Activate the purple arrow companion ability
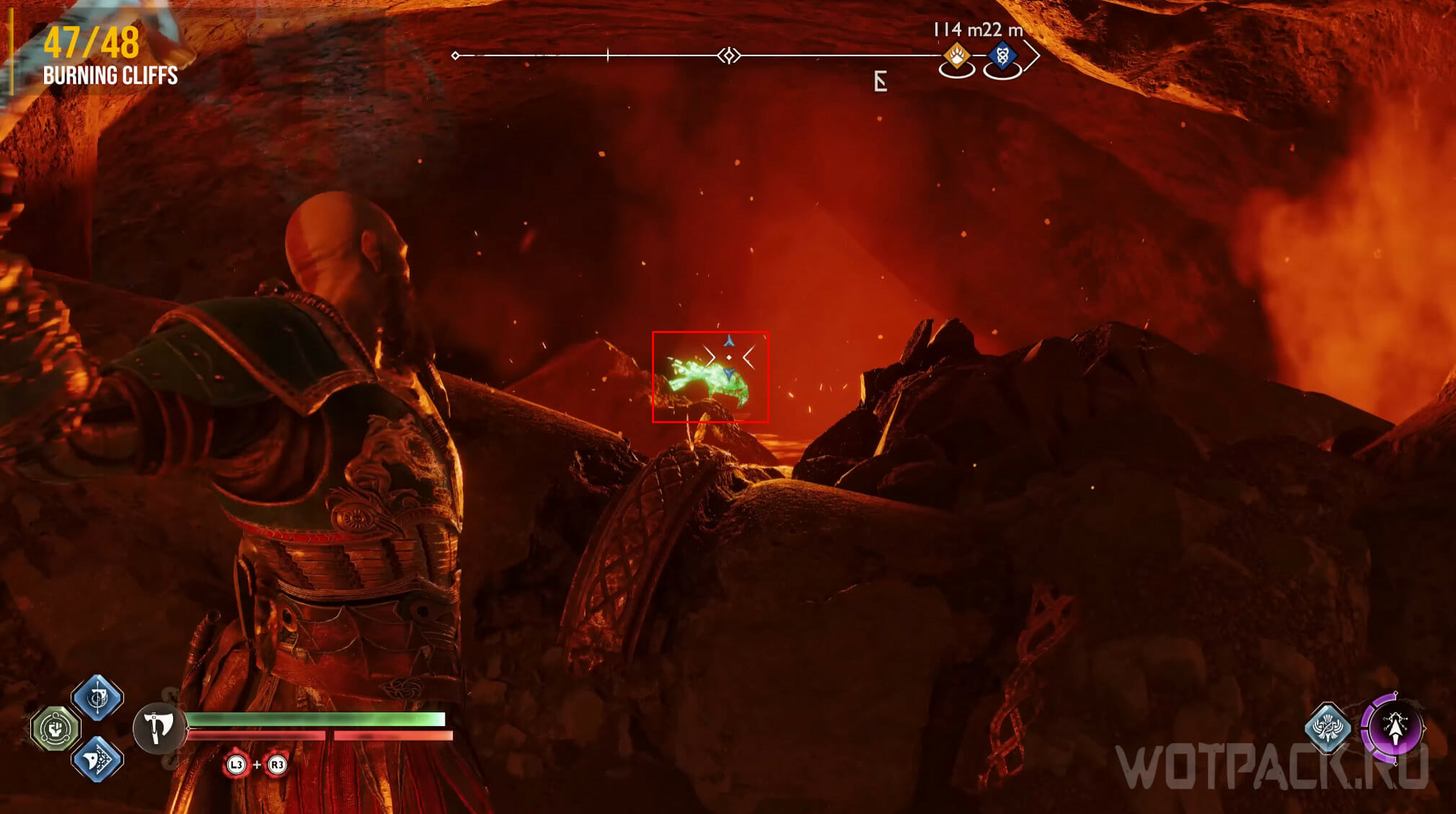Screen dimensions: 1456x814 click(1393, 728)
